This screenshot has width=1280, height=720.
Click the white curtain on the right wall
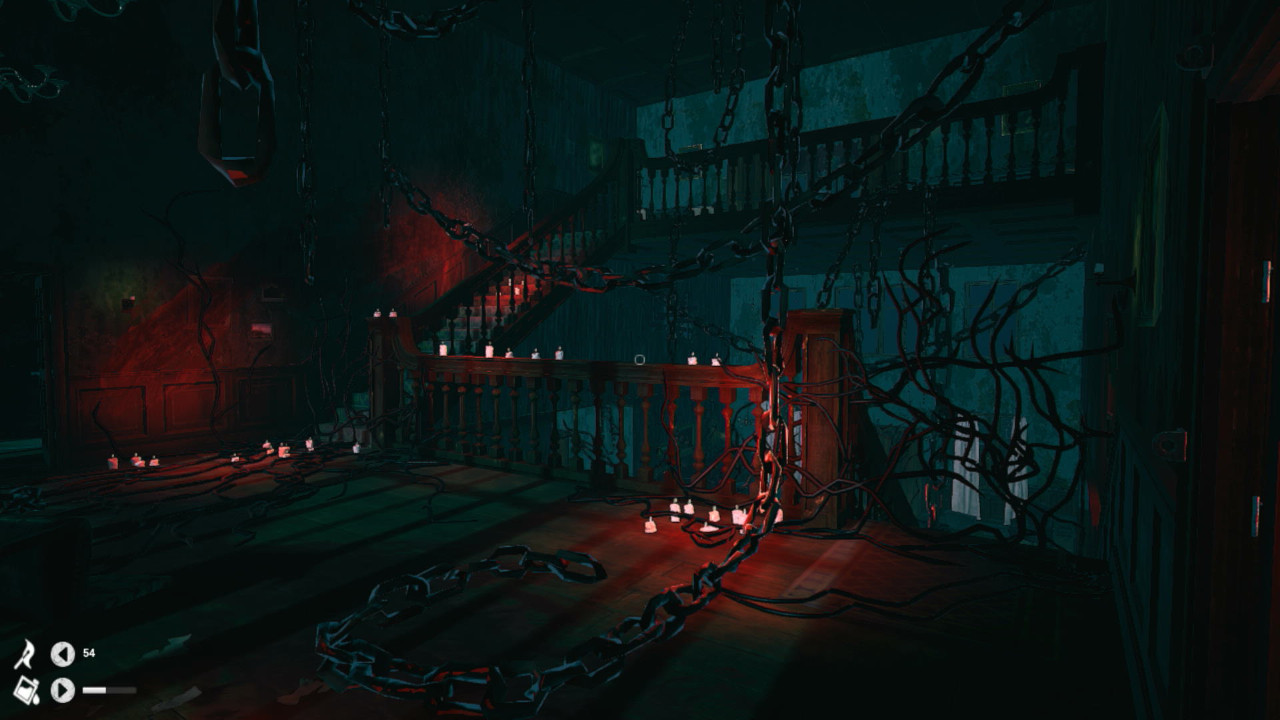pos(965,470)
